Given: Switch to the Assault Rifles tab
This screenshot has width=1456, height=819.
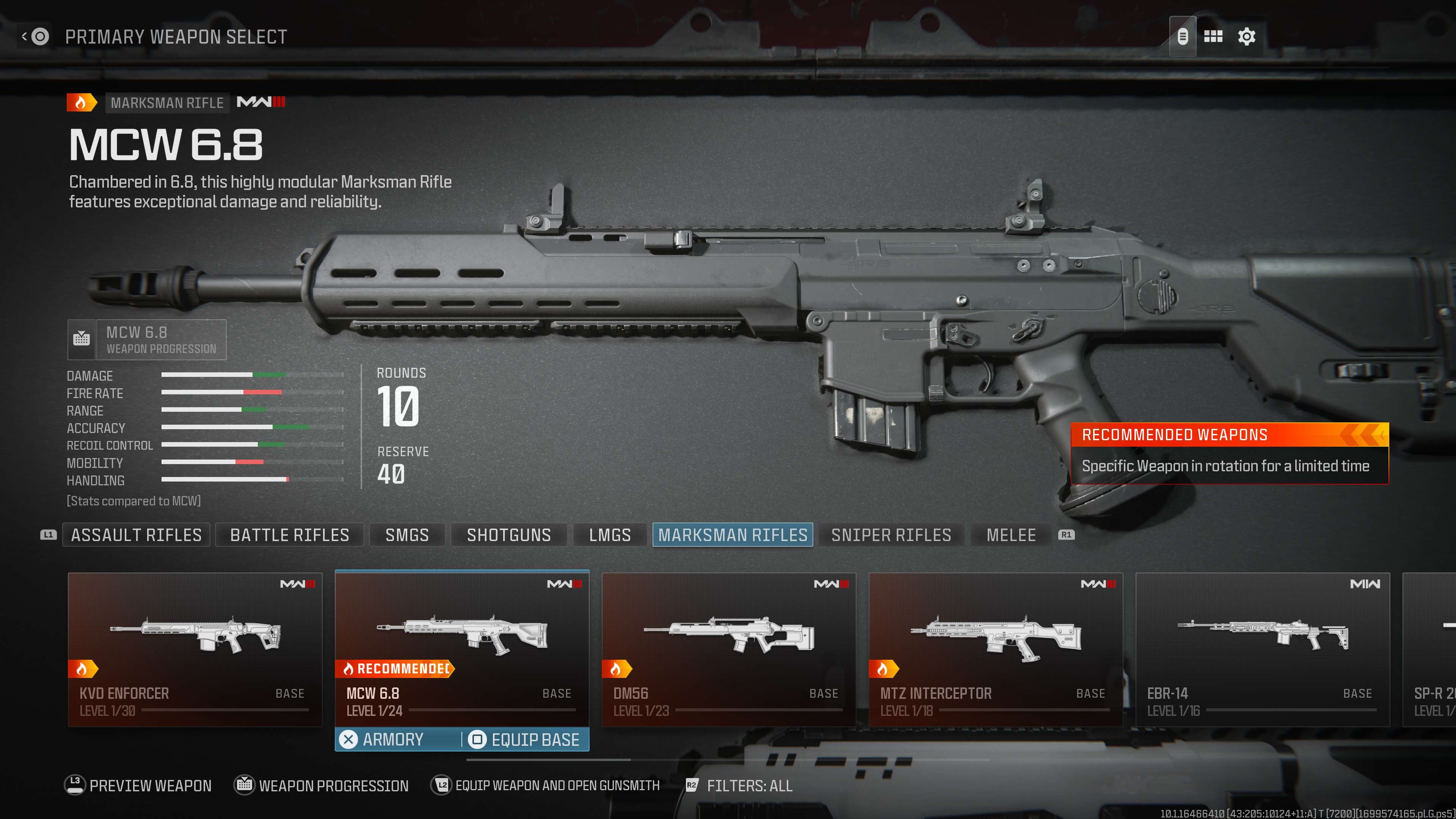Looking at the screenshot, I should [x=136, y=535].
